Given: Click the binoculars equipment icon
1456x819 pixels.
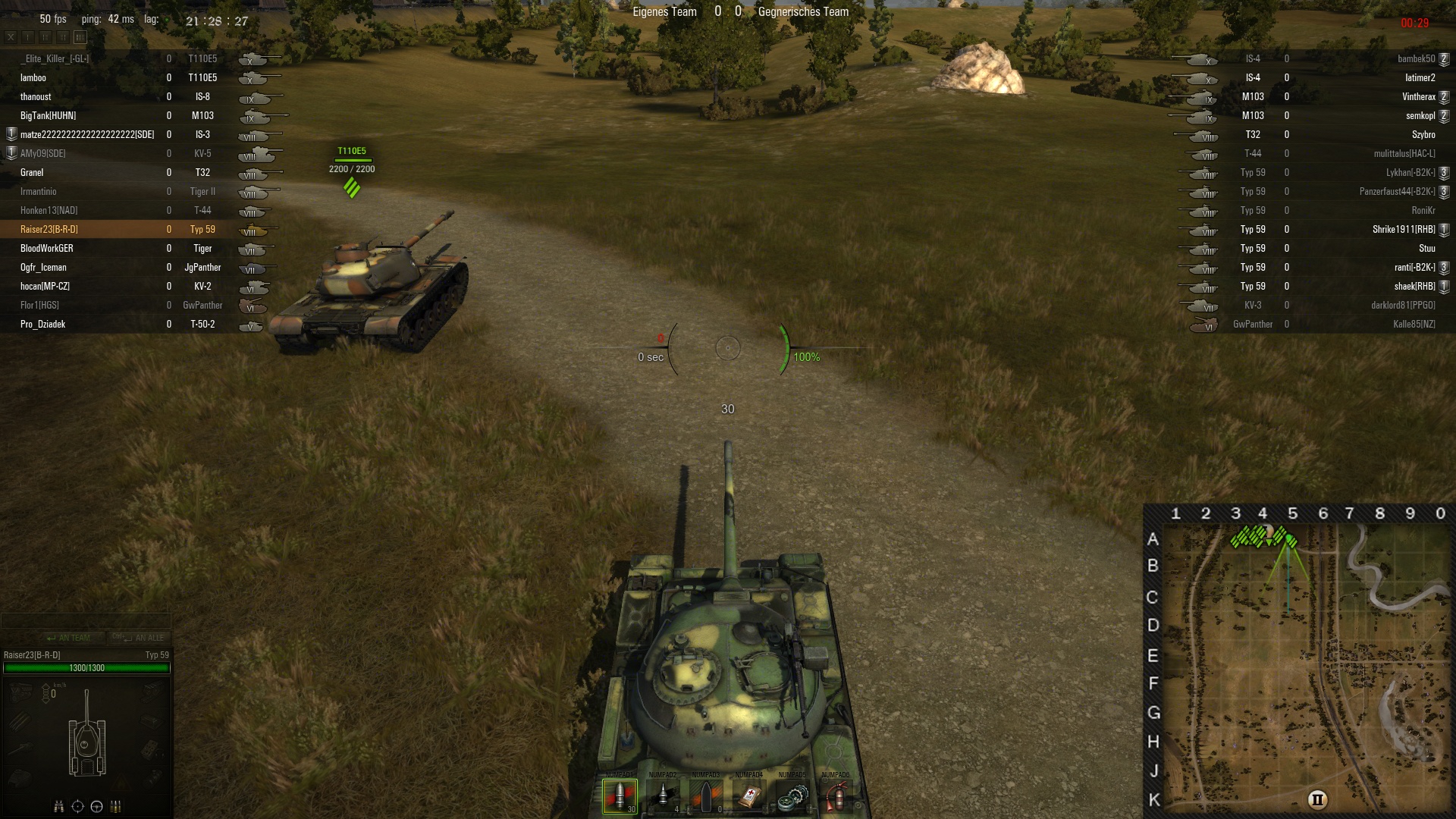Looking at the screenshot, I should click(x=59, y=806).
